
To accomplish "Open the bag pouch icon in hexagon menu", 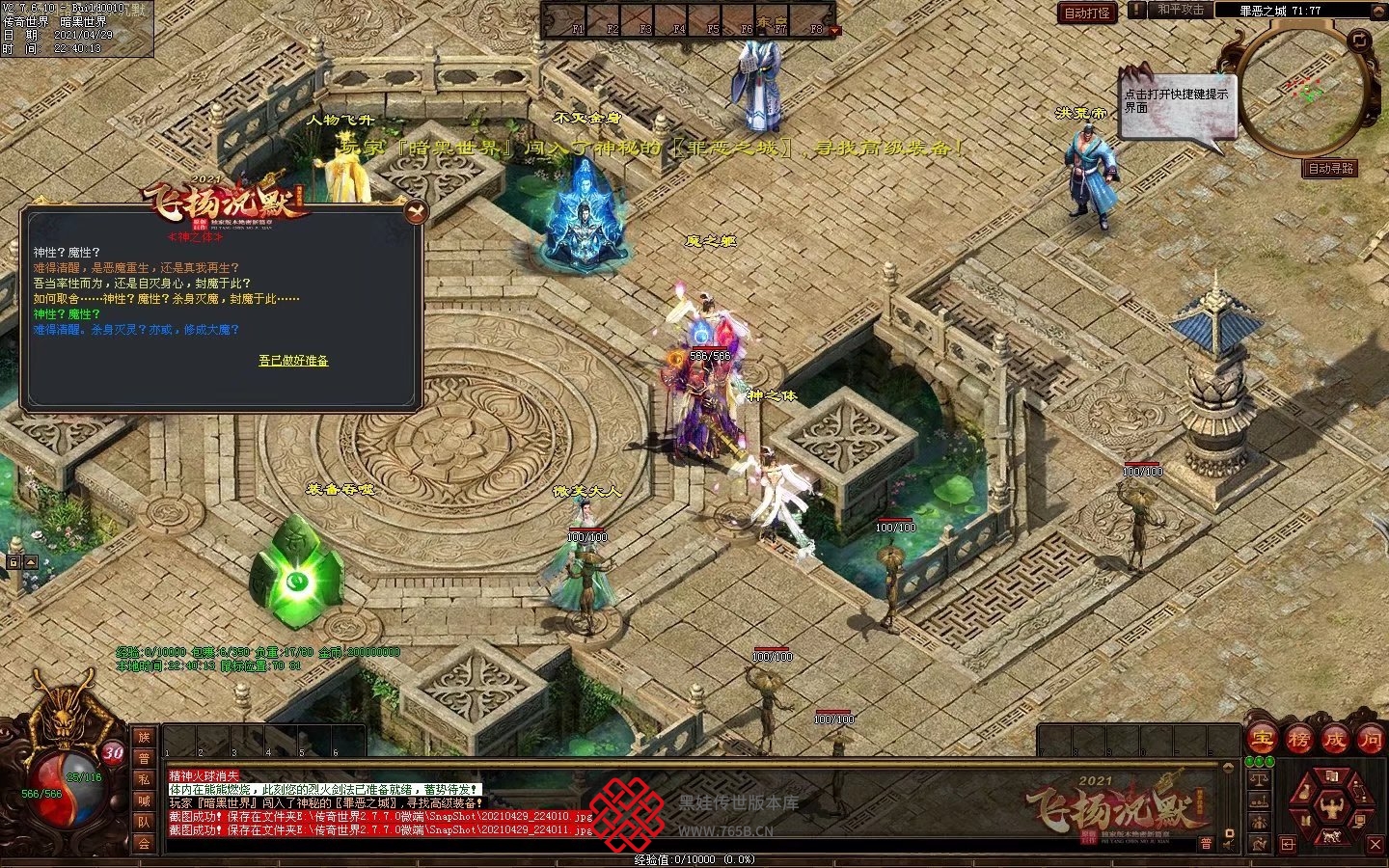I will pos(1305,792).
